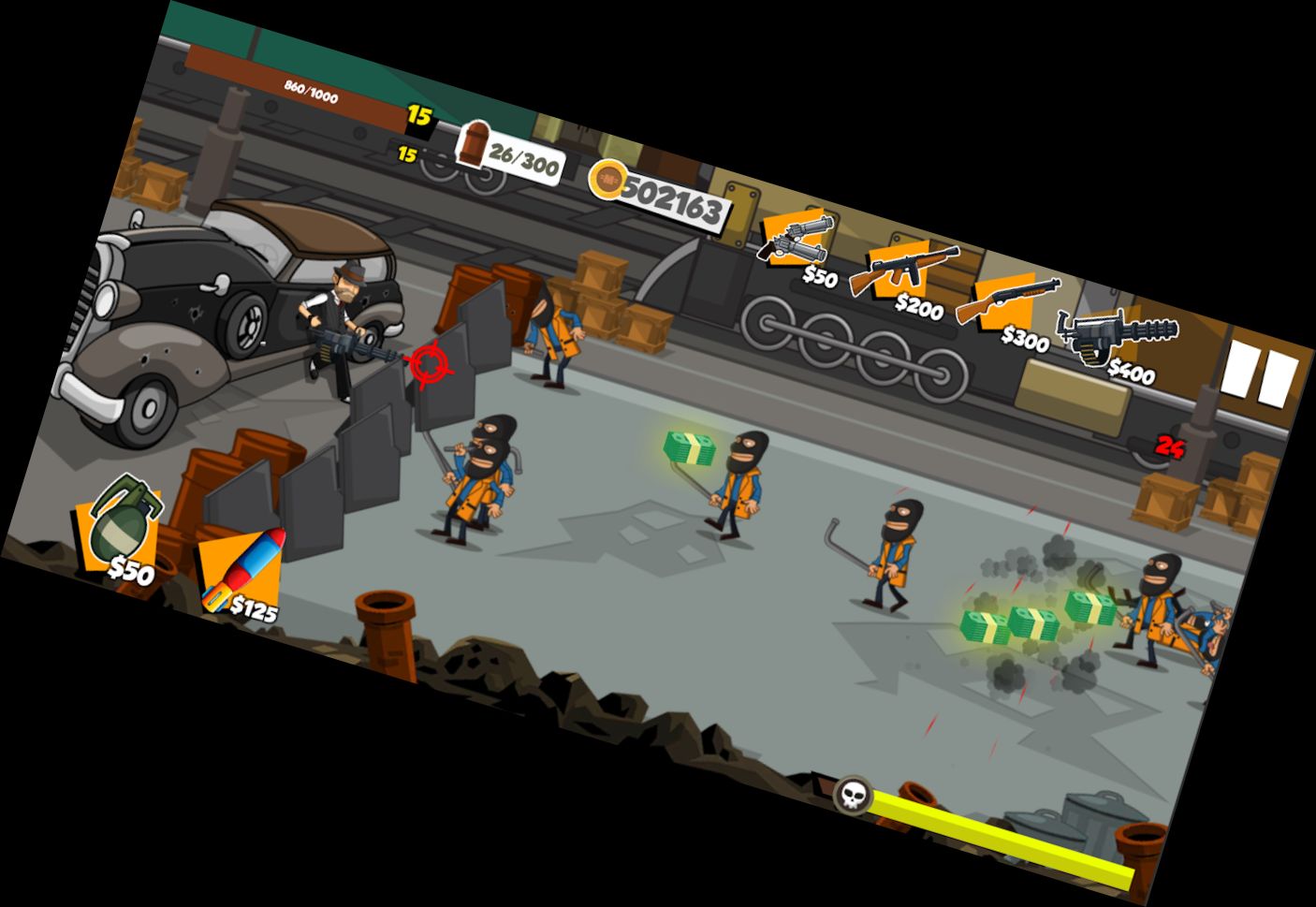Viewport: 1316px width, 907px height.
Task: Click the coin balance reading 502163
Action: [x=678, y=195]
